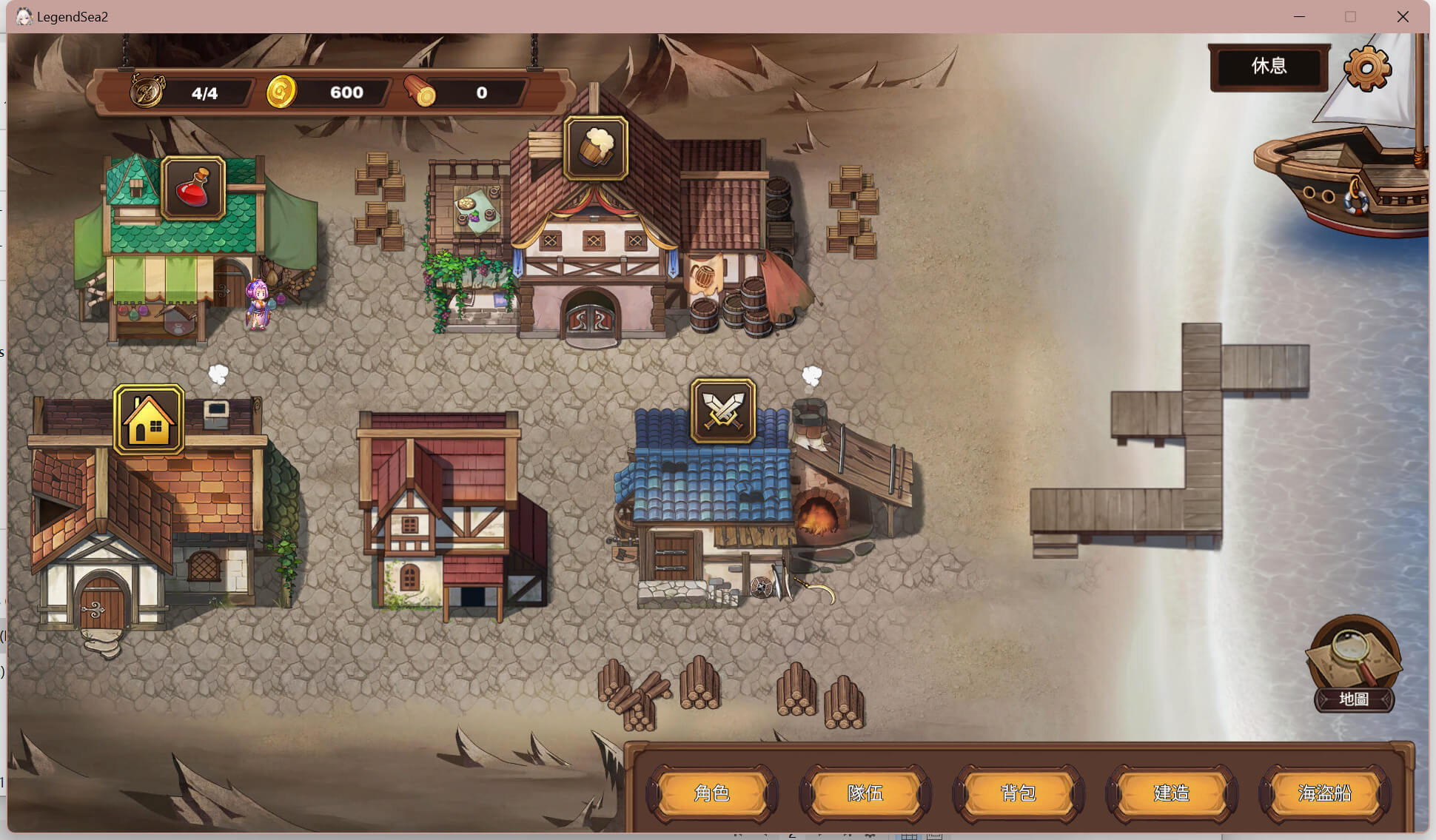Click the 休息 rest button
The image size is (1436, 840).
point(1269,67)
